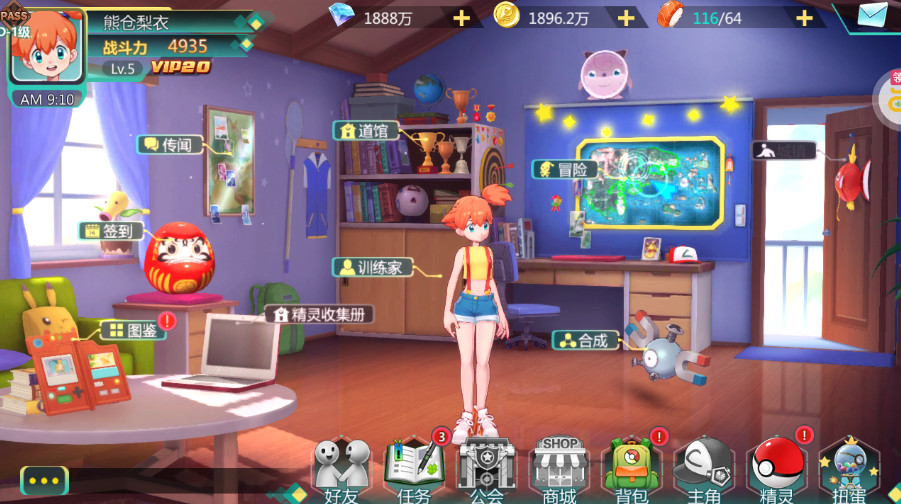Open the 公会 guild menu
Viewport: 901px width, 504px height.
(486, 467)
